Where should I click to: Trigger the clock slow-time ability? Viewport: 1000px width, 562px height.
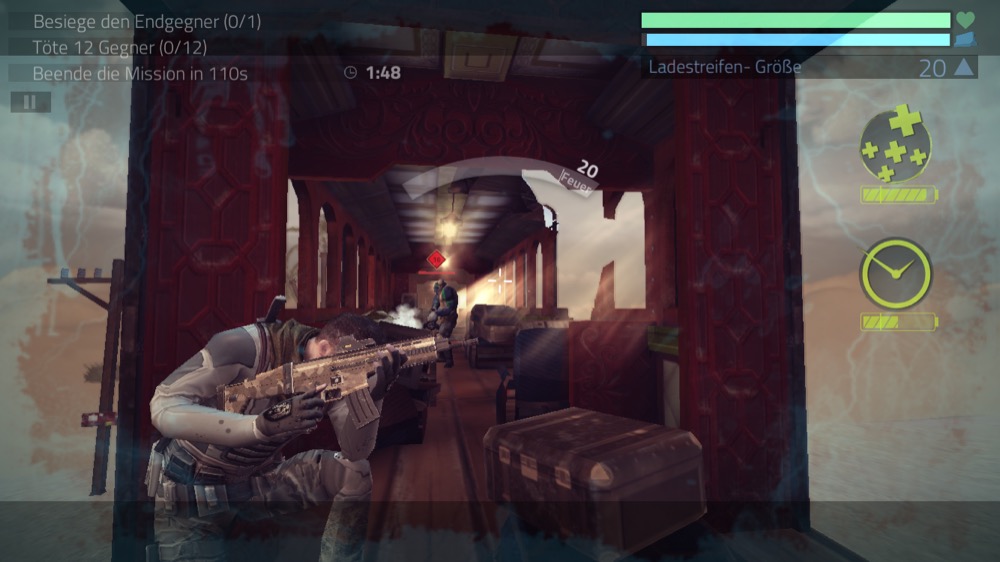(x=895, y=273)
